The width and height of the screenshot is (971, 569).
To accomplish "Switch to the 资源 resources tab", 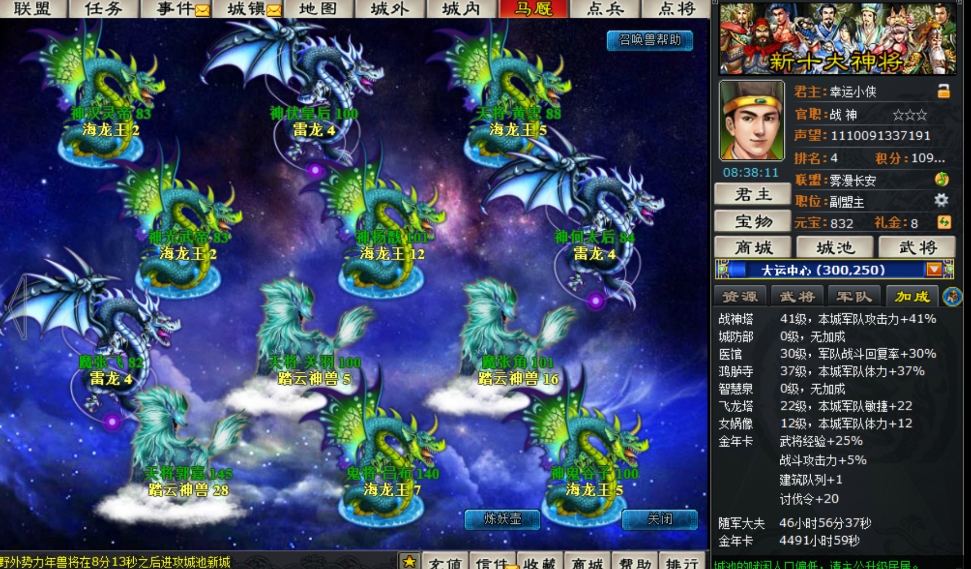I will [x=741, y=296].
